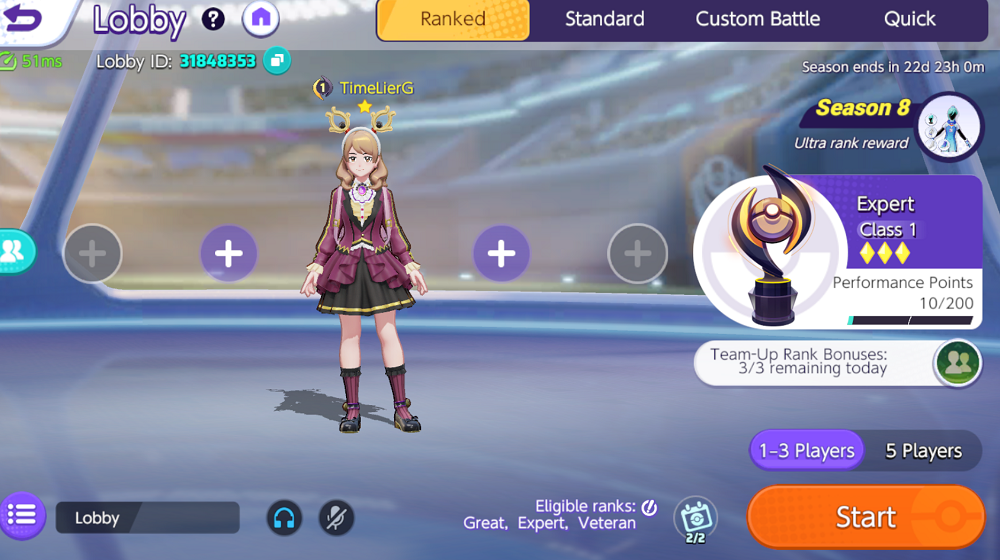Tap the purple home icon
The image size is (1000, 560).
[261, 18]
